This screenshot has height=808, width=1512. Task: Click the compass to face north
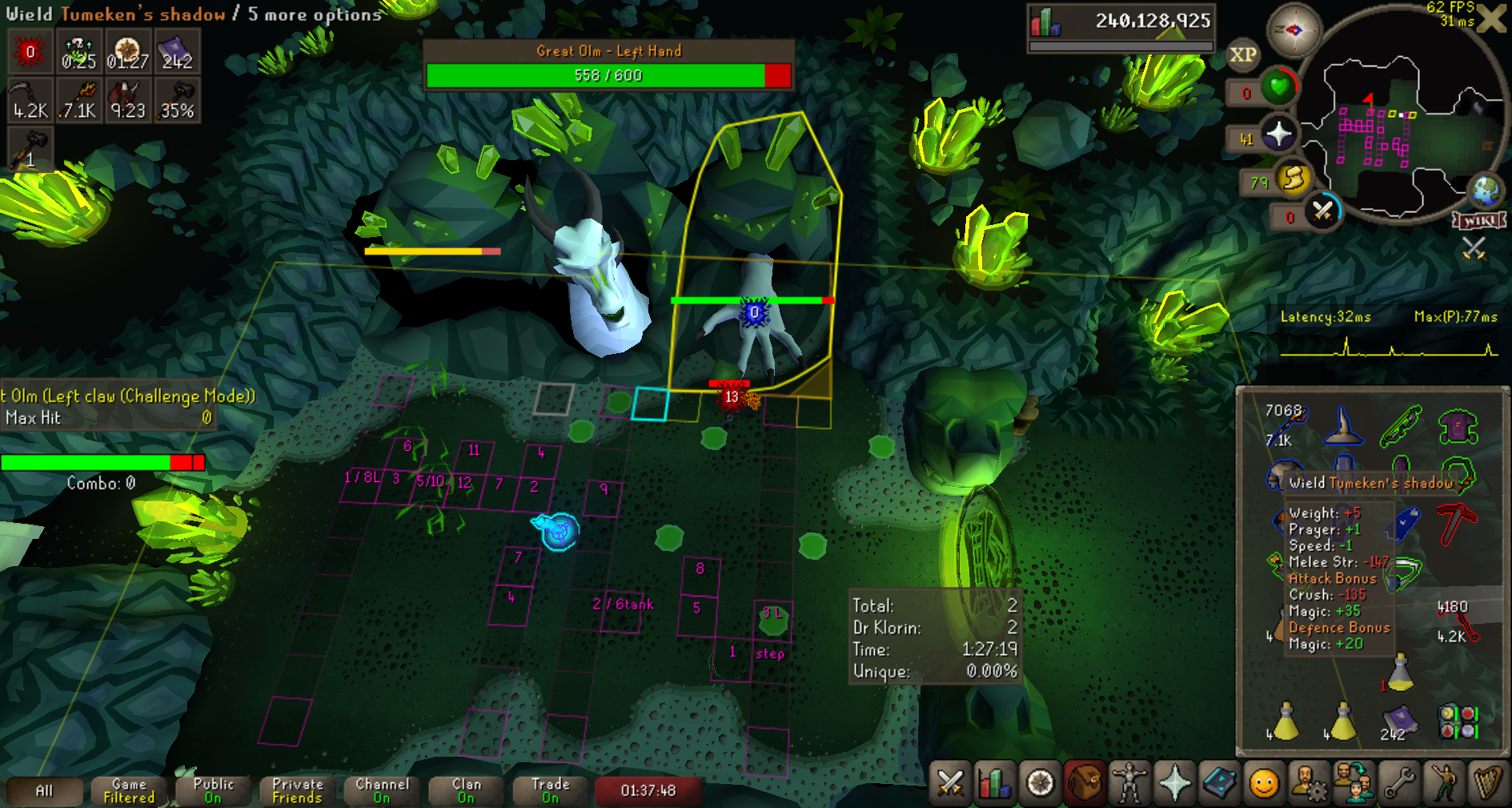[x=1293, y=31]
